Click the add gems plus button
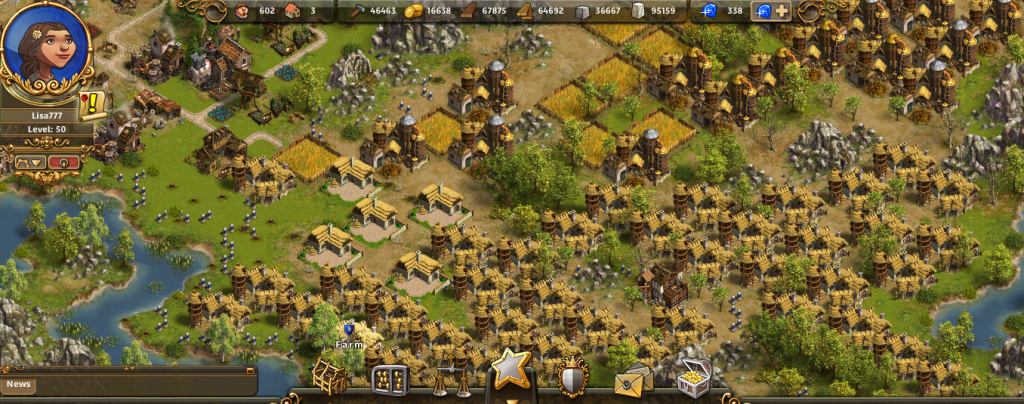Image resolution: width=1024 pixels, height=404 pixels. (x=782, y=11)
